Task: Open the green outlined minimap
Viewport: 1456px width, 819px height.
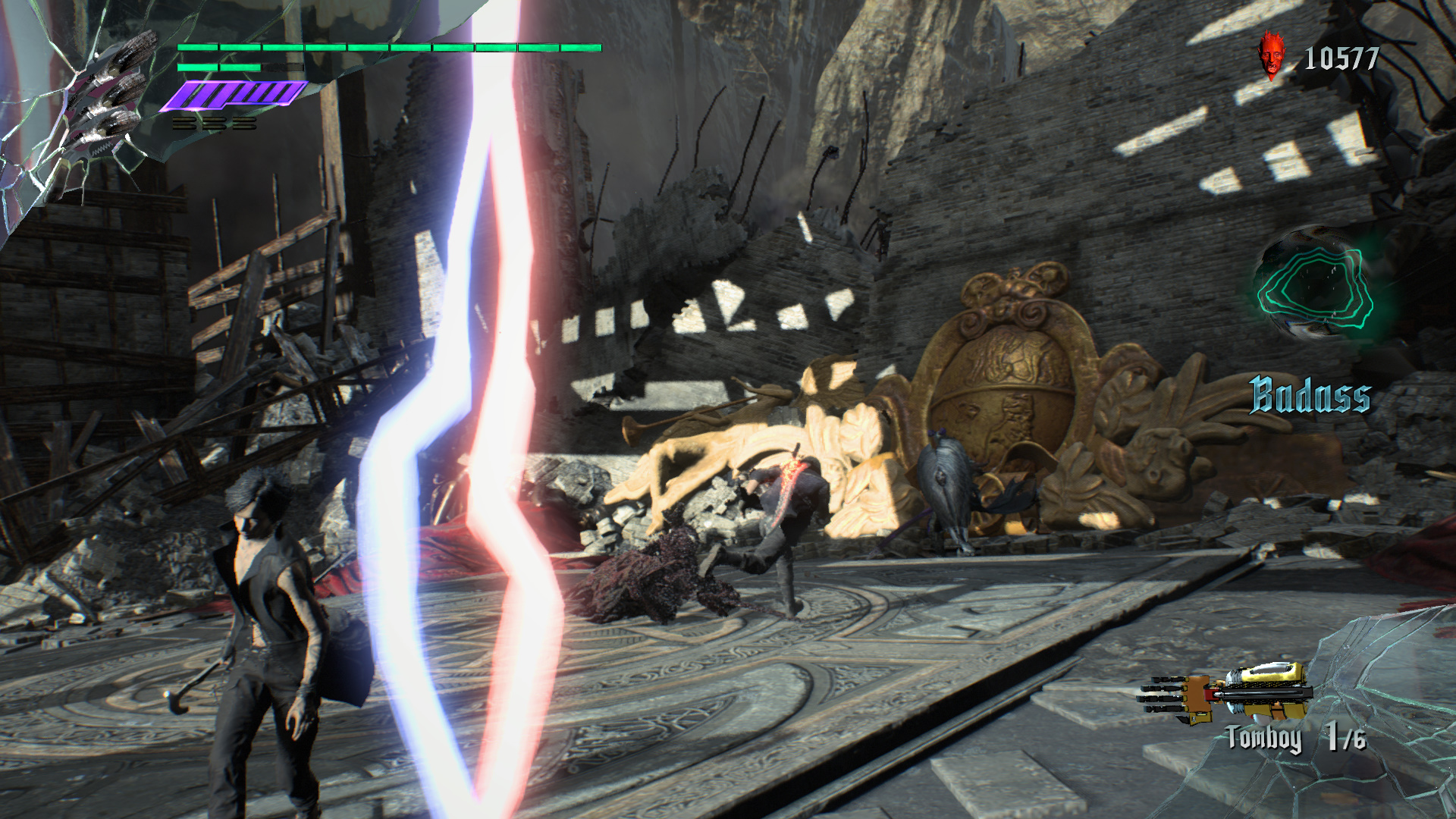Action: (x=1314, y=287)
